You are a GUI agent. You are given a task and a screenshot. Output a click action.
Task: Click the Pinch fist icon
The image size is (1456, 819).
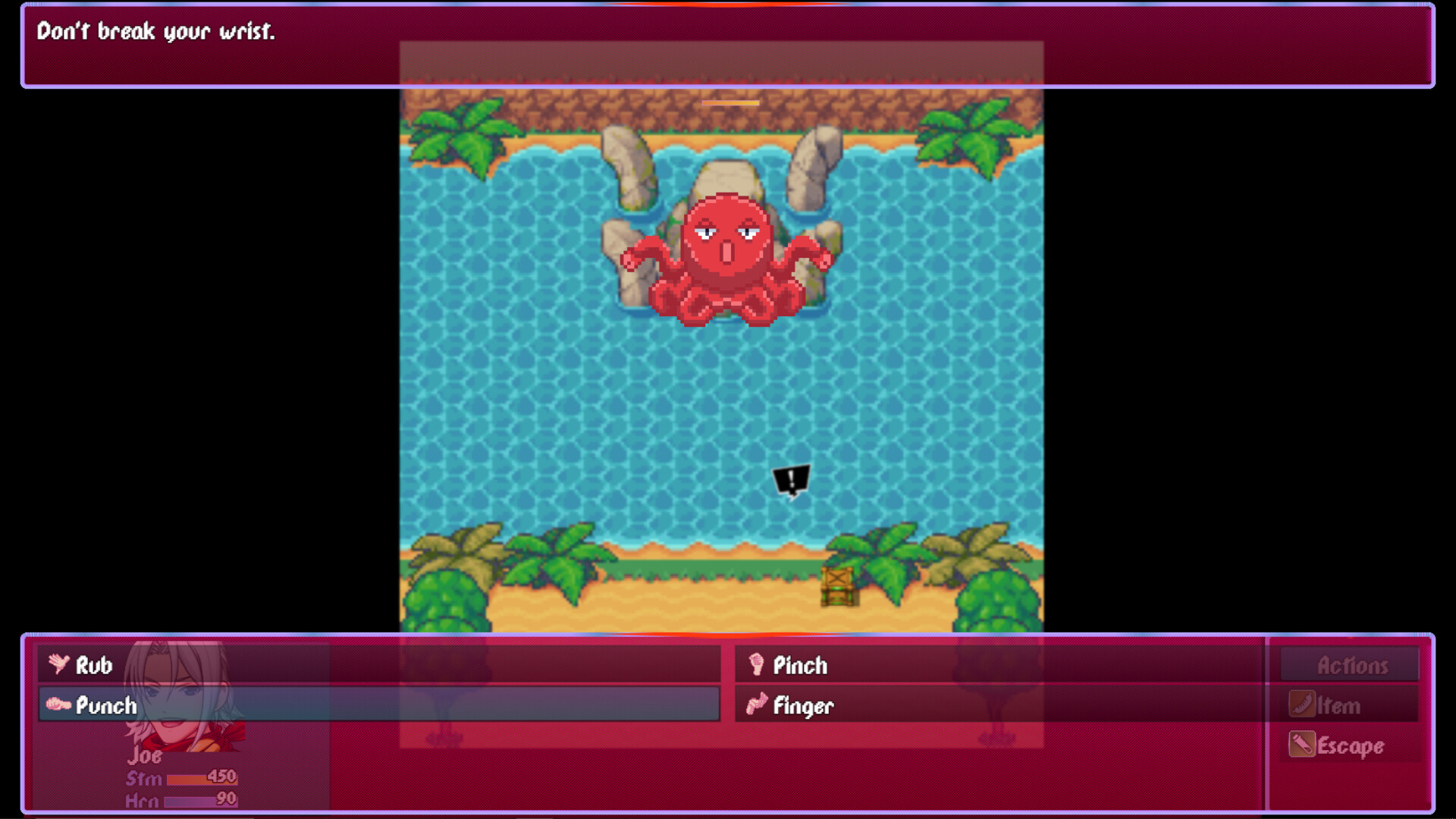tap(756, 665)
